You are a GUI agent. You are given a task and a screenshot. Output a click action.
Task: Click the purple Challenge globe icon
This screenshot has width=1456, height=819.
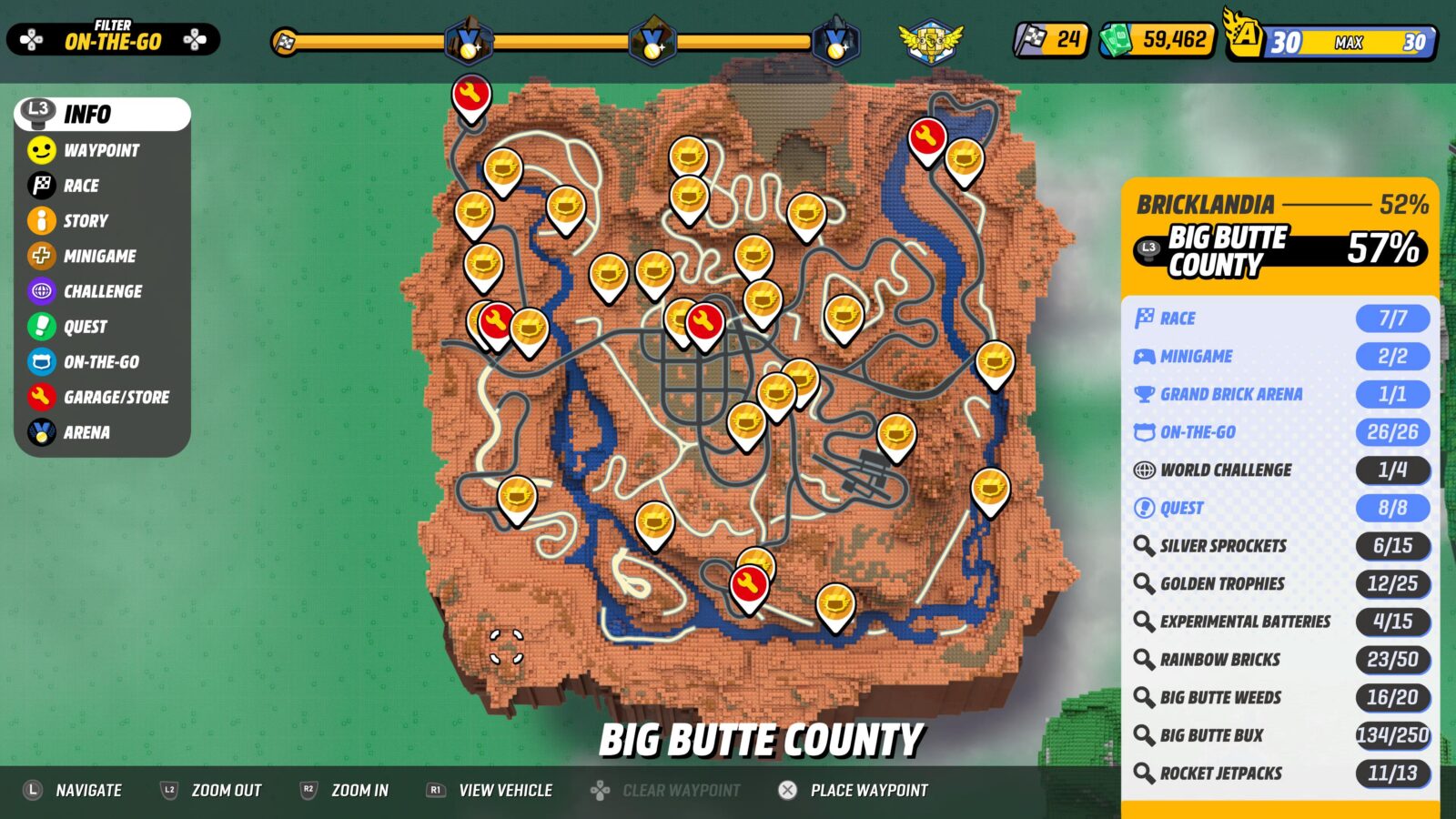tap(40, 291)
